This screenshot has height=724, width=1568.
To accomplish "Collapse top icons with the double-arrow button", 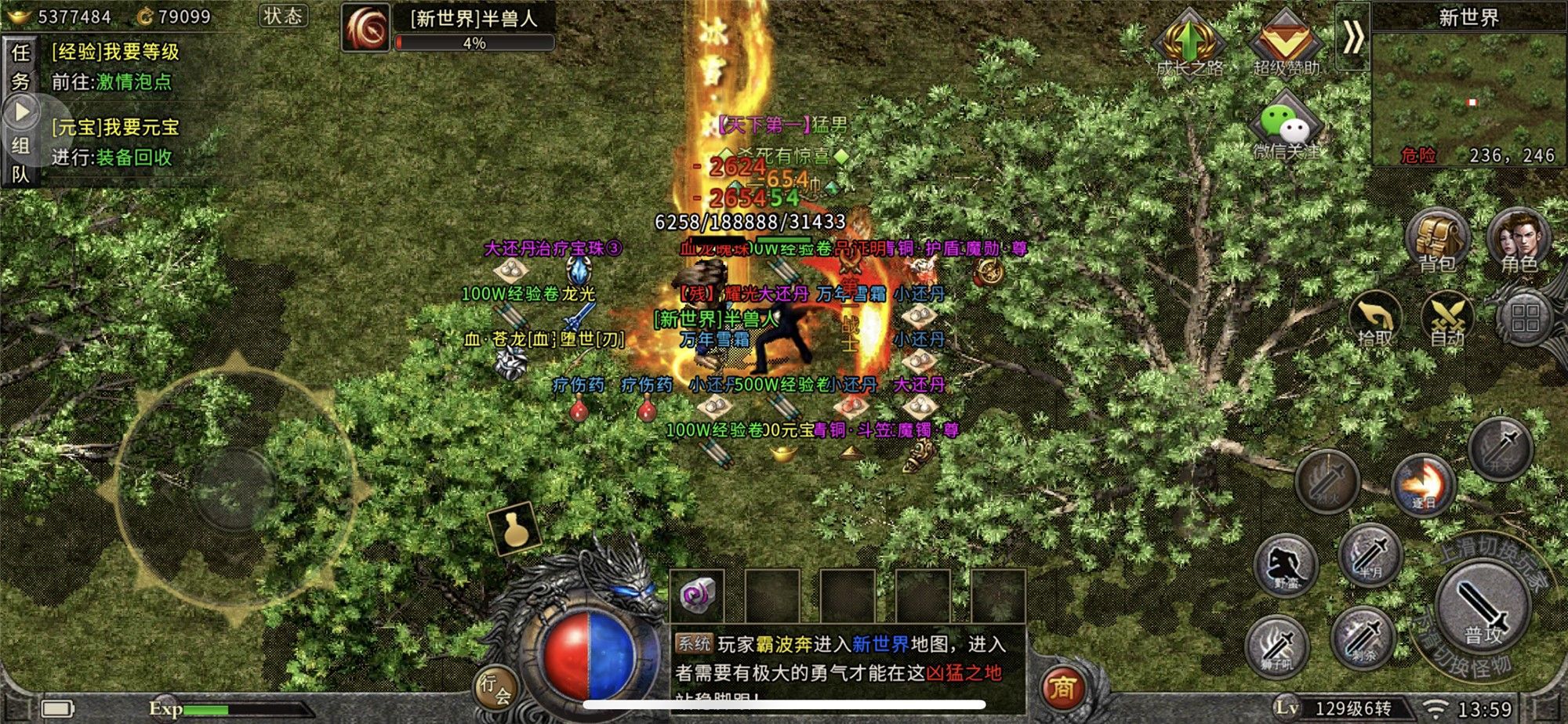I will point(1352,37).
